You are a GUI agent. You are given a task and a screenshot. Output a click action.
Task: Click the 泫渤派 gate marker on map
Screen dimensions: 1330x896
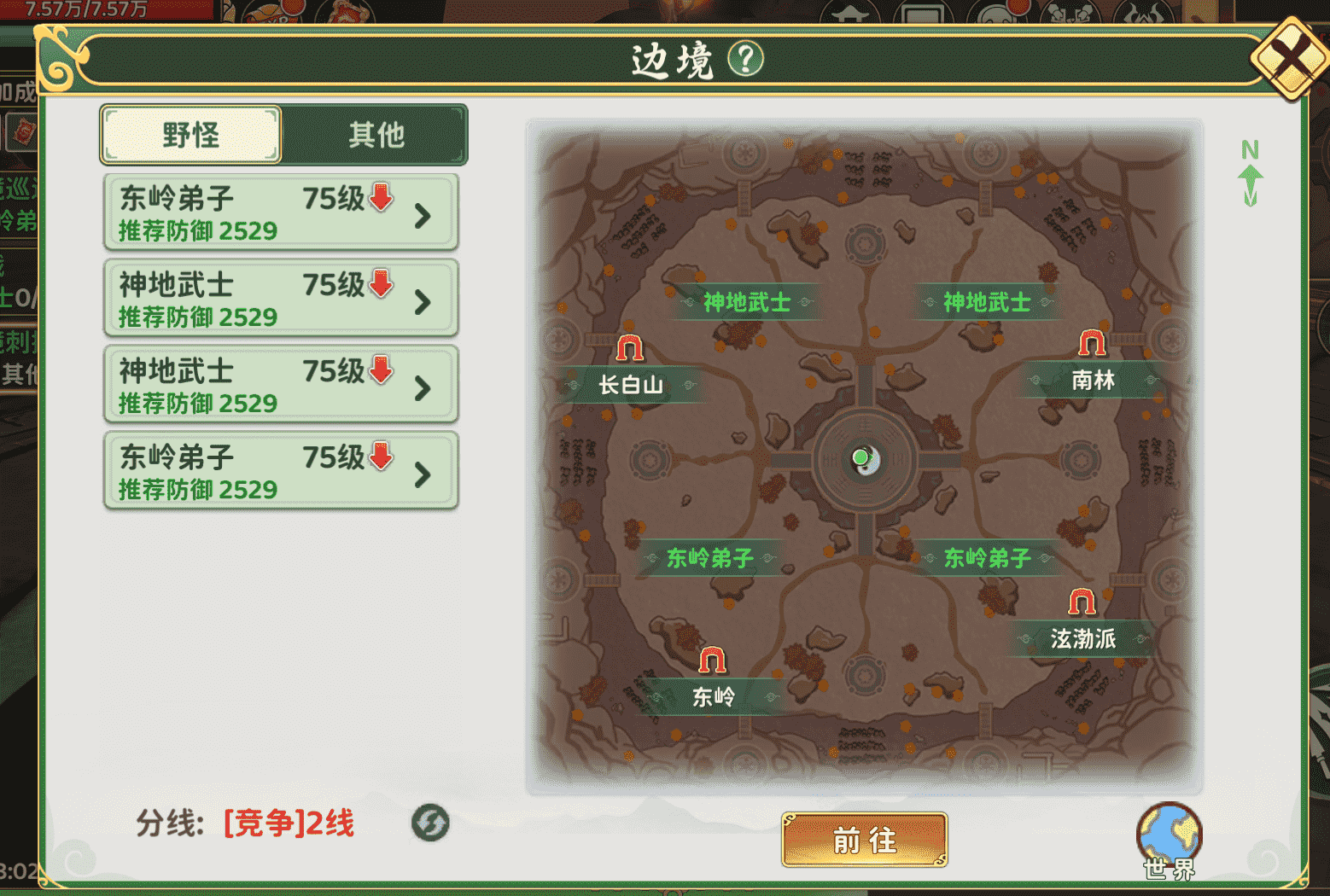coord(1081,602)
